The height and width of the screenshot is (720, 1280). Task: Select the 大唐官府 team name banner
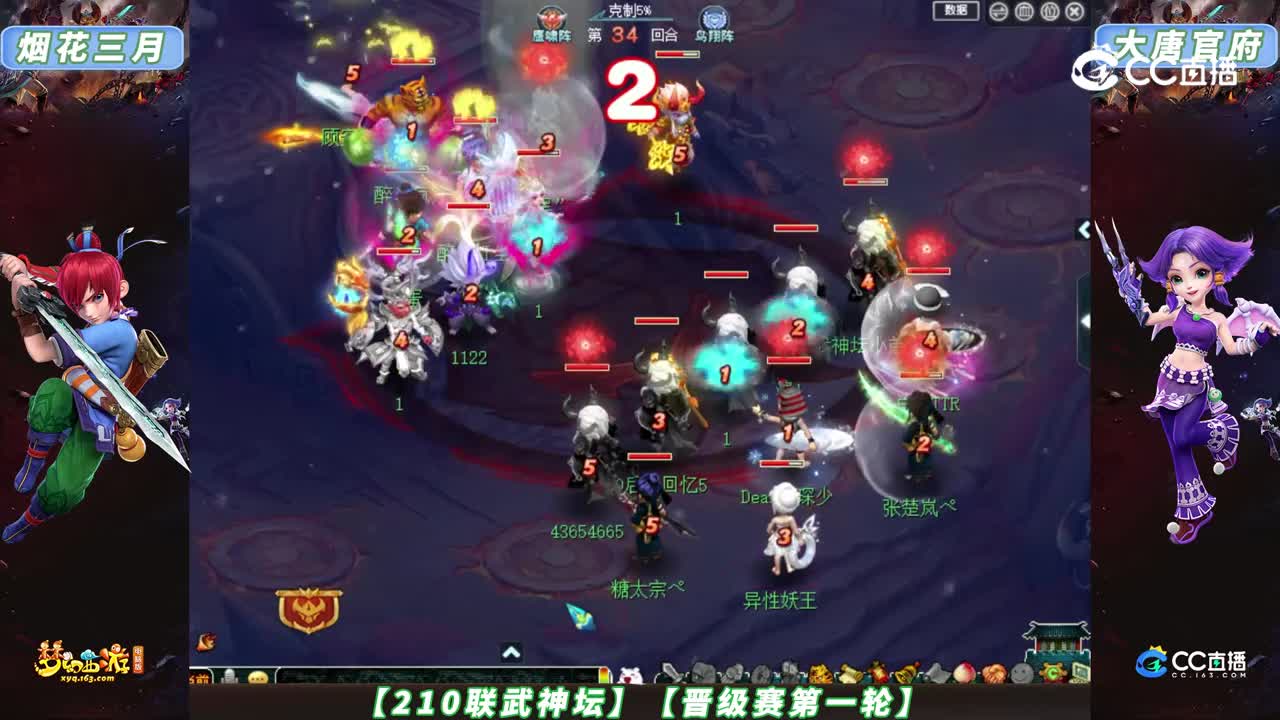tap(1185, 40)
